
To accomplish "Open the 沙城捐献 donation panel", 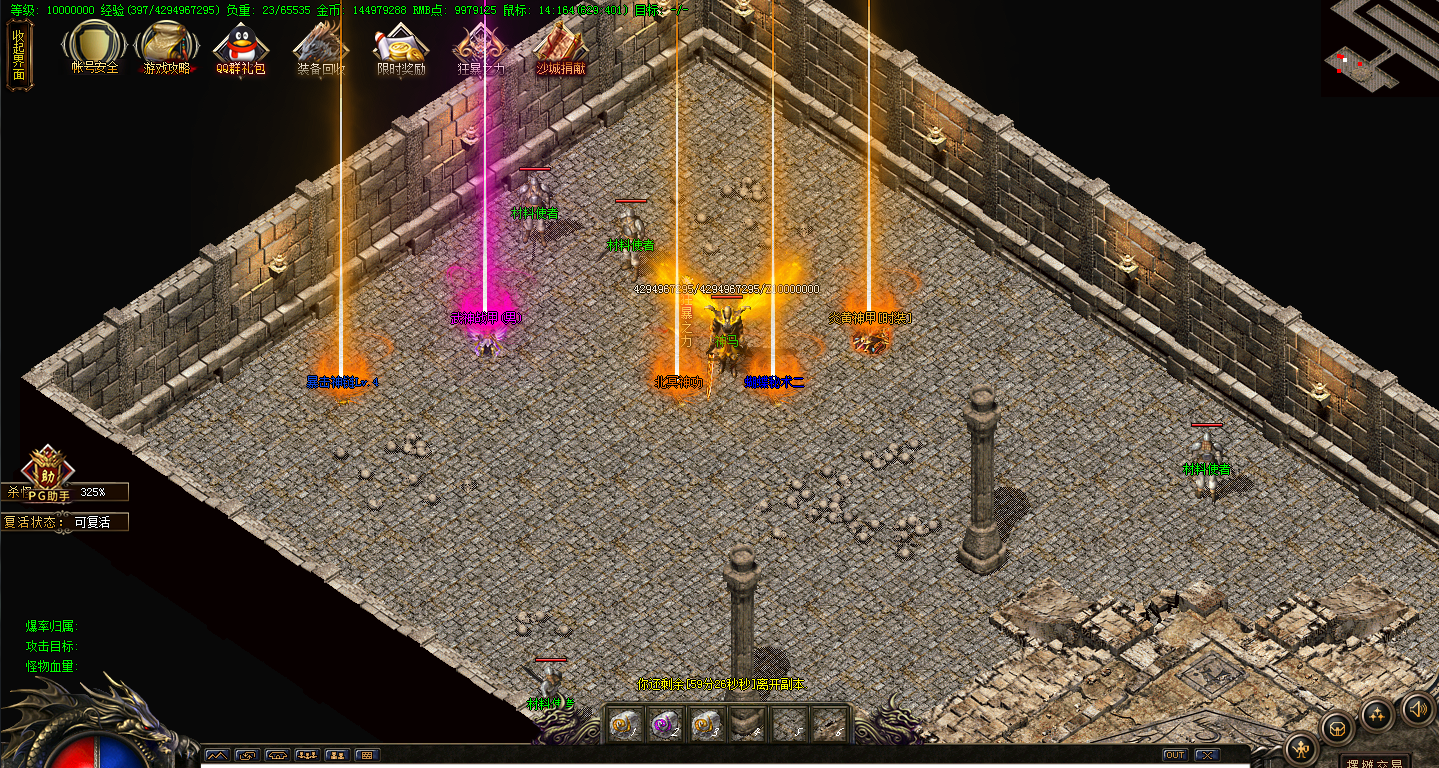I will click(561, 47).
